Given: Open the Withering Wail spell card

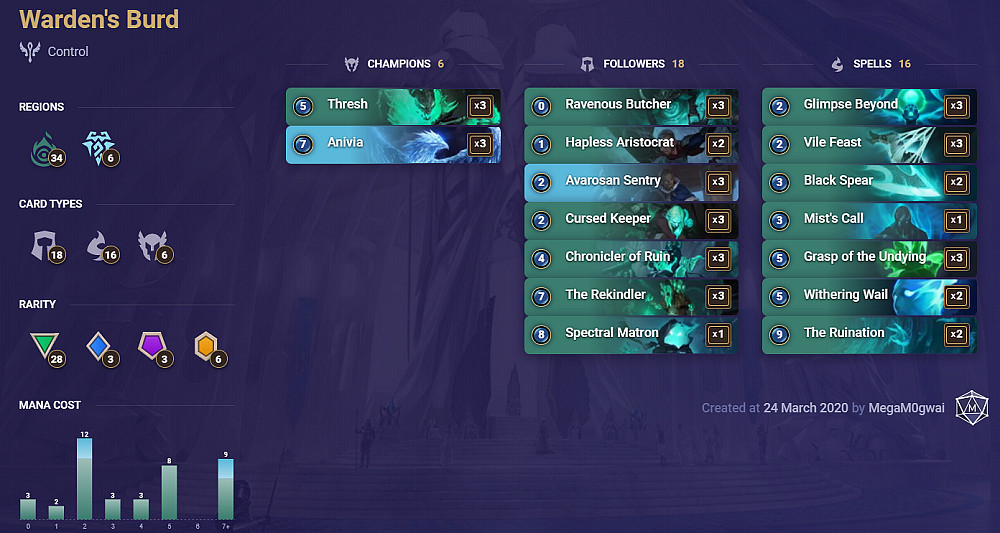Looking at the screenshot, I should [868, 295].
